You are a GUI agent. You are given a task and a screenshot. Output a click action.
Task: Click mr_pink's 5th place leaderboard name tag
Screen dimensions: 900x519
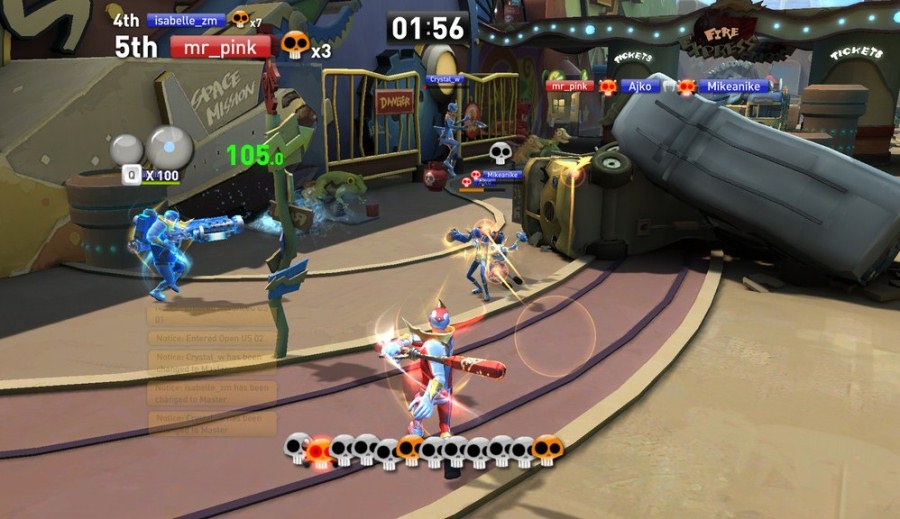point(220,47)
